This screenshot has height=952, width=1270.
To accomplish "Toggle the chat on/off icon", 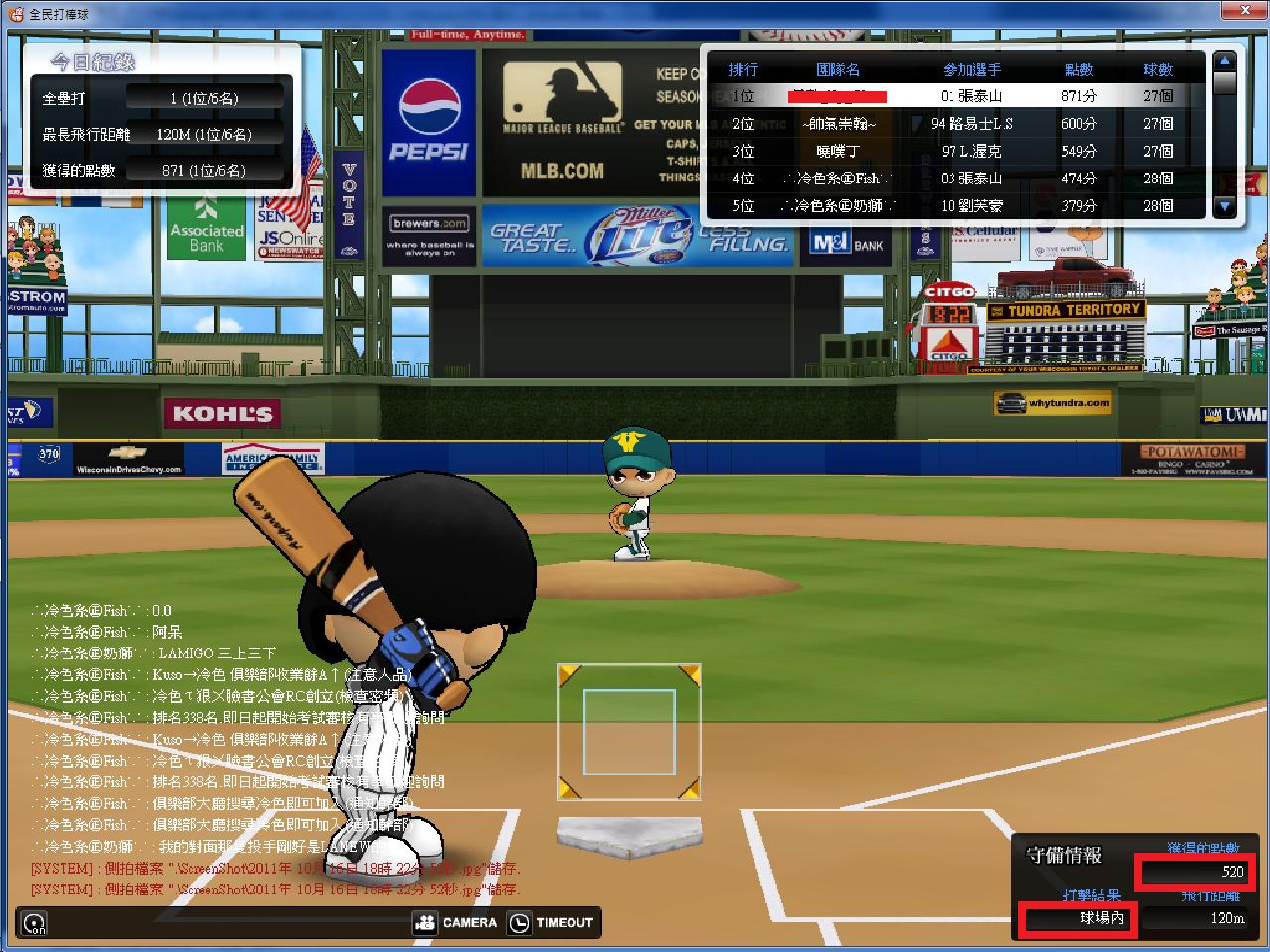I will (x=36, y=923).
